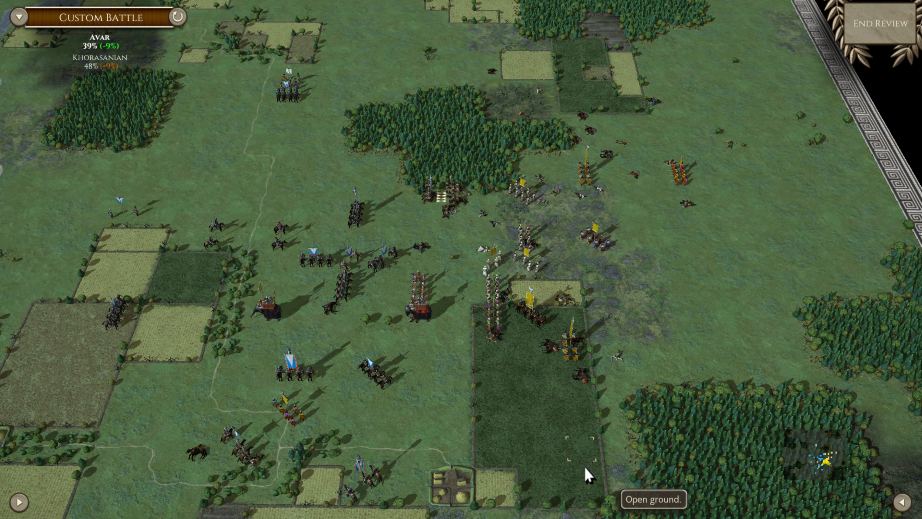
Task: Expand the bottom-right panel with the left-pointing arrow
Action: pyautogui.click(x=902, y=501)
